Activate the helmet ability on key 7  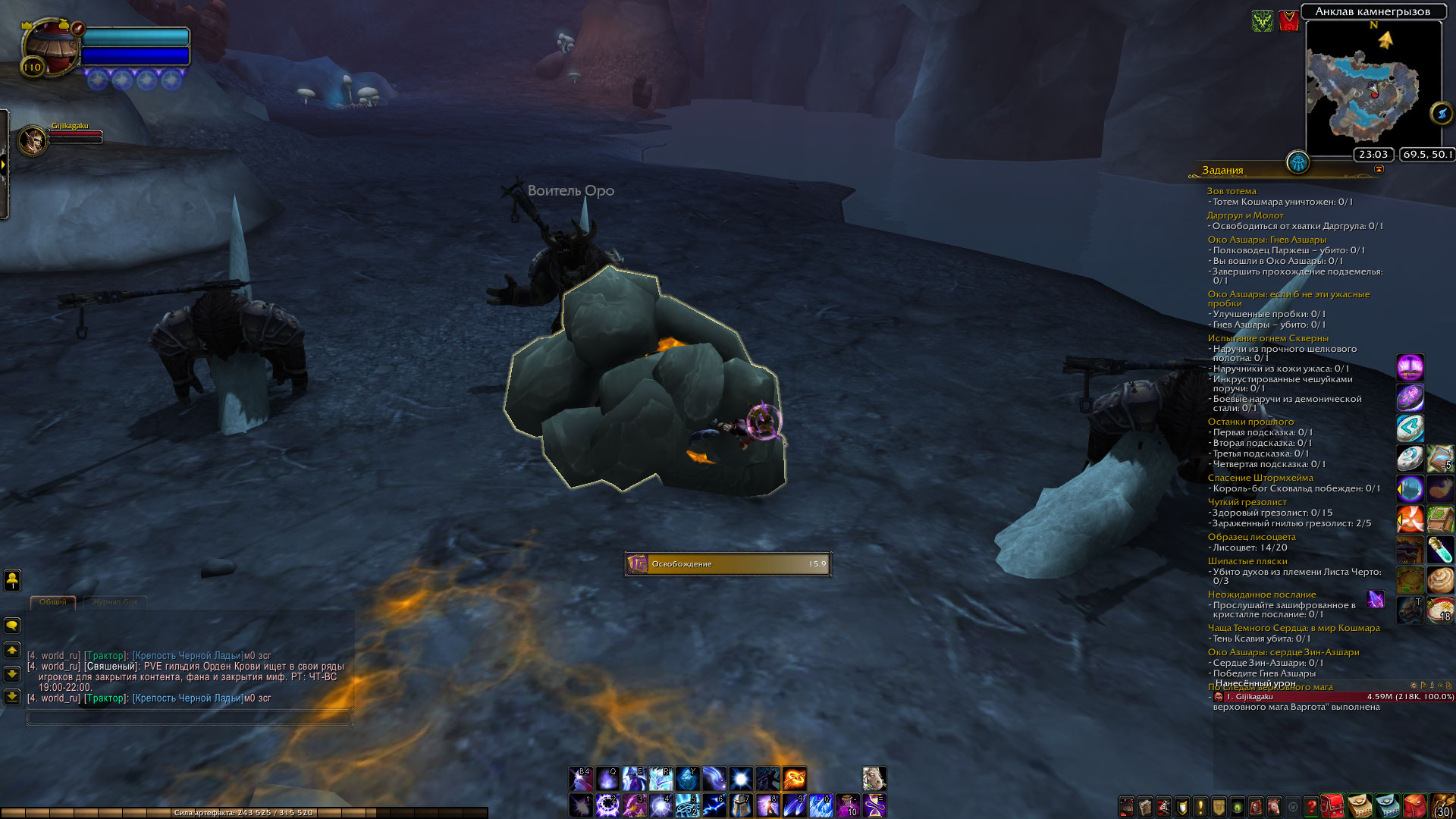[x=740, y=805]
